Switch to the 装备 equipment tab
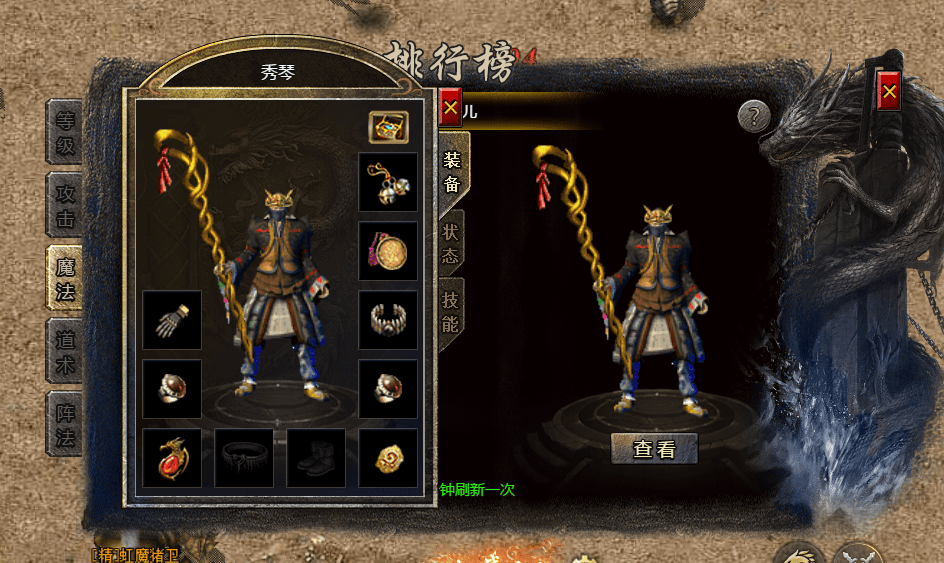This screenshot has height=563, width=944. pyautogui.click(x=452, y=170)
